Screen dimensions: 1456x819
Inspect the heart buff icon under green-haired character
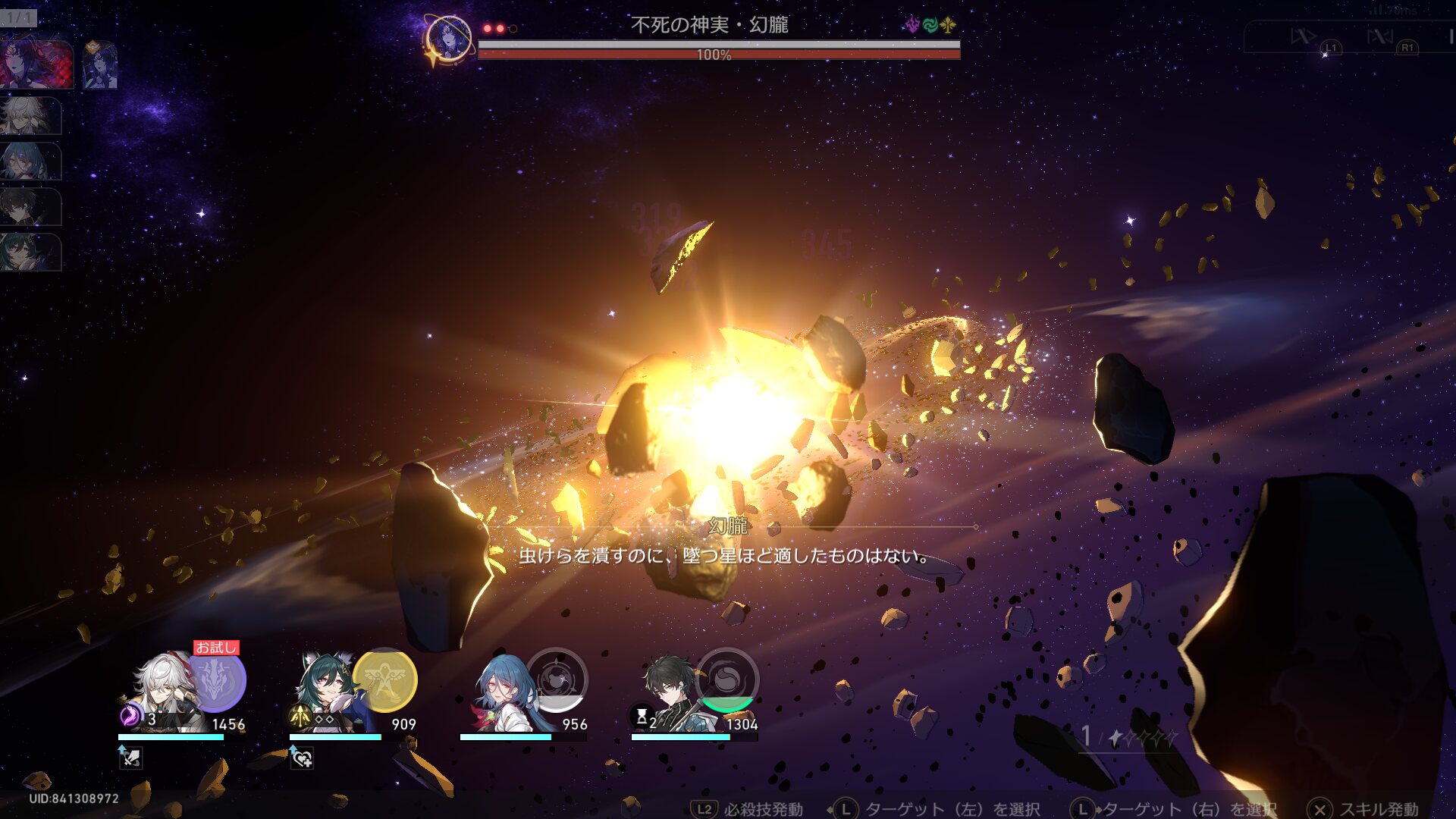(302, 757)
